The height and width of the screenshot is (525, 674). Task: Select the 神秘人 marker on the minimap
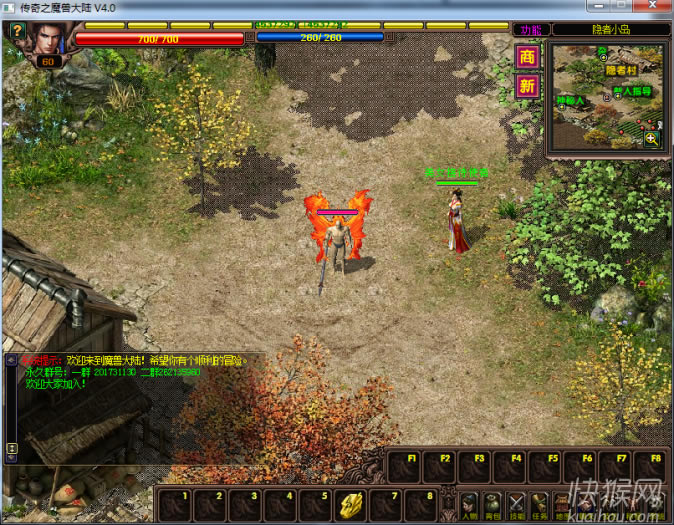(570, 100)
